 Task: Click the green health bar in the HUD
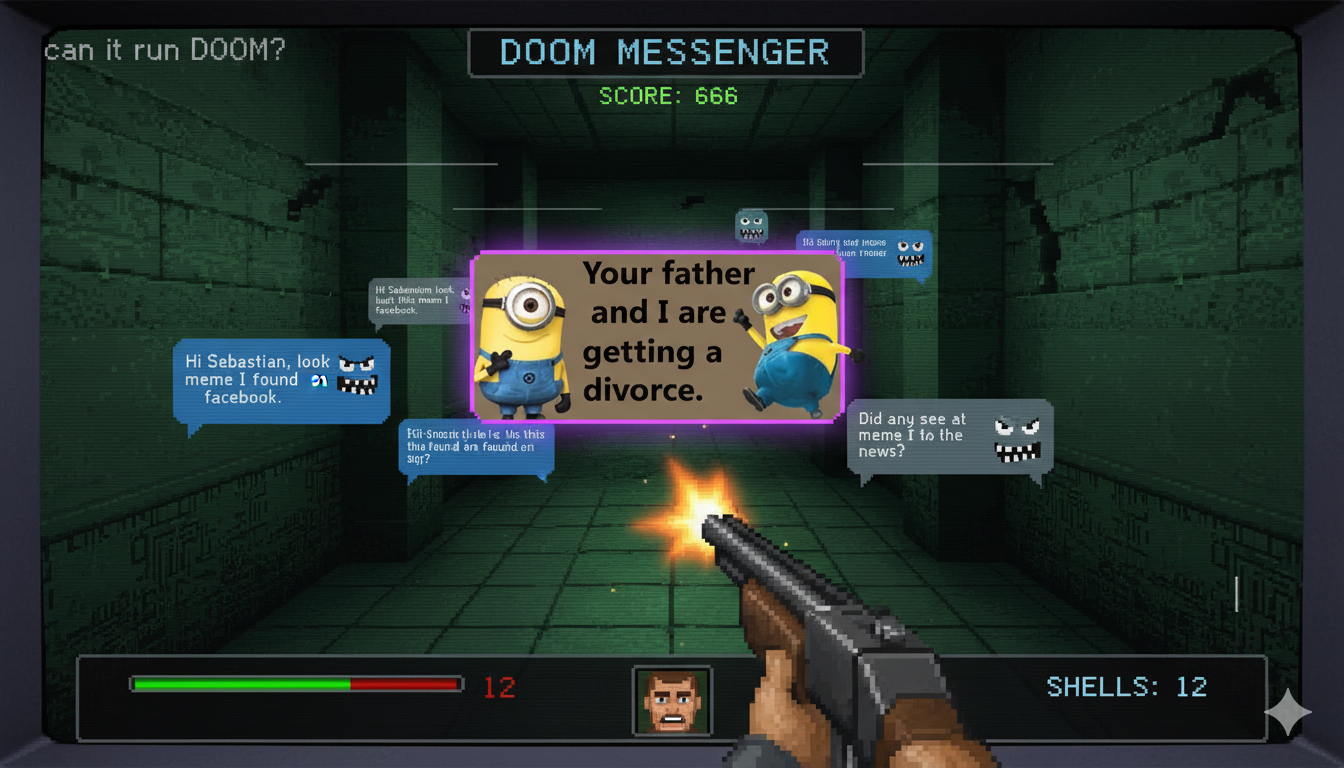click(240, 684)
